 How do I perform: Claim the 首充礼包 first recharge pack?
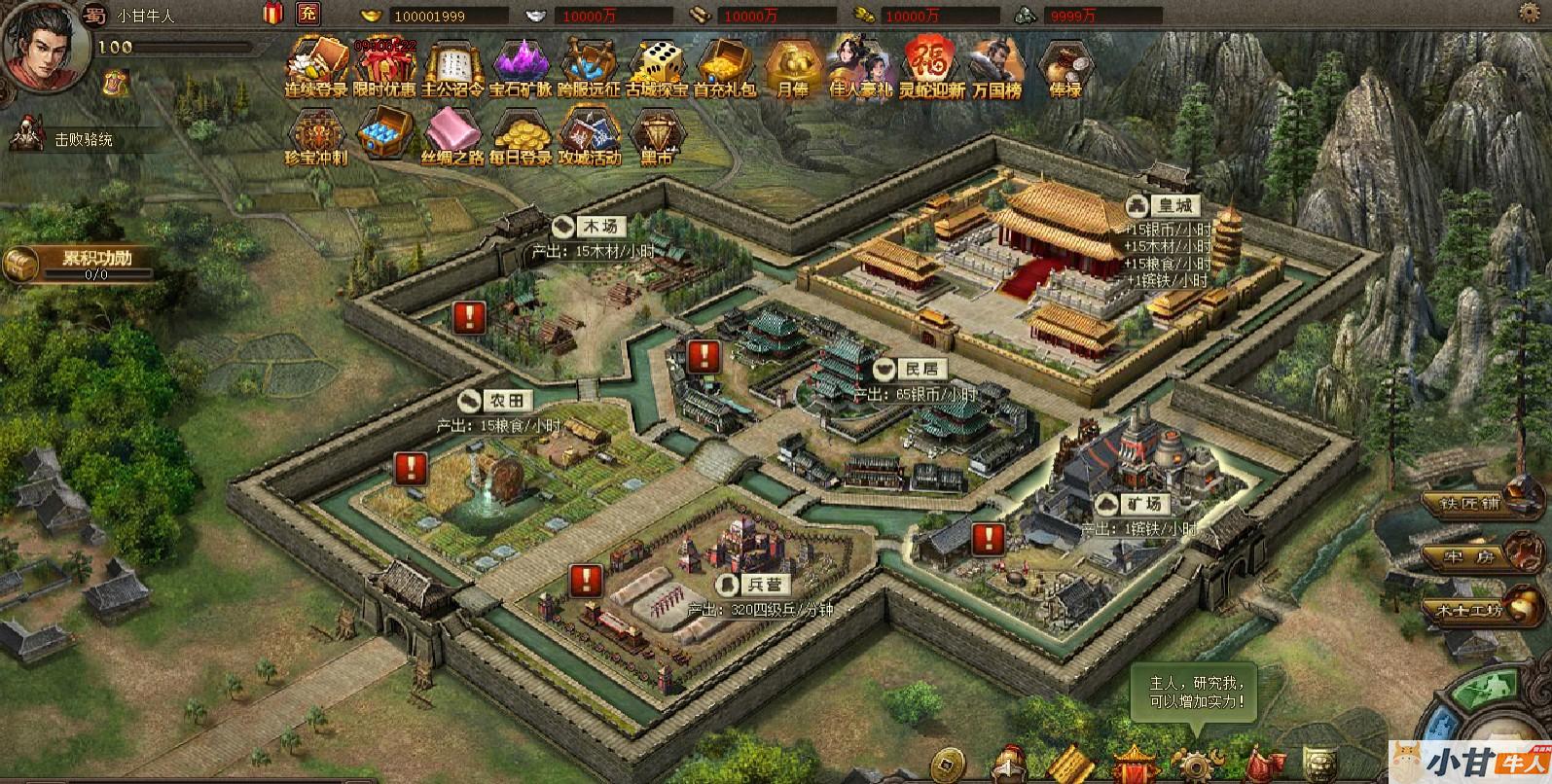(725, 65)
